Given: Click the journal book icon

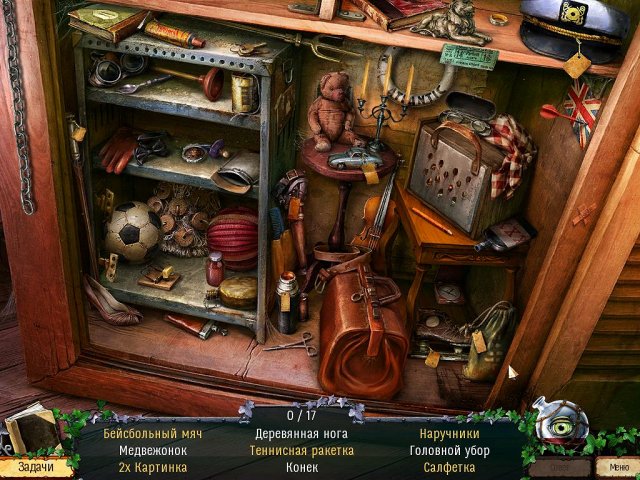Looking at the screenshot, I should 28,432.
